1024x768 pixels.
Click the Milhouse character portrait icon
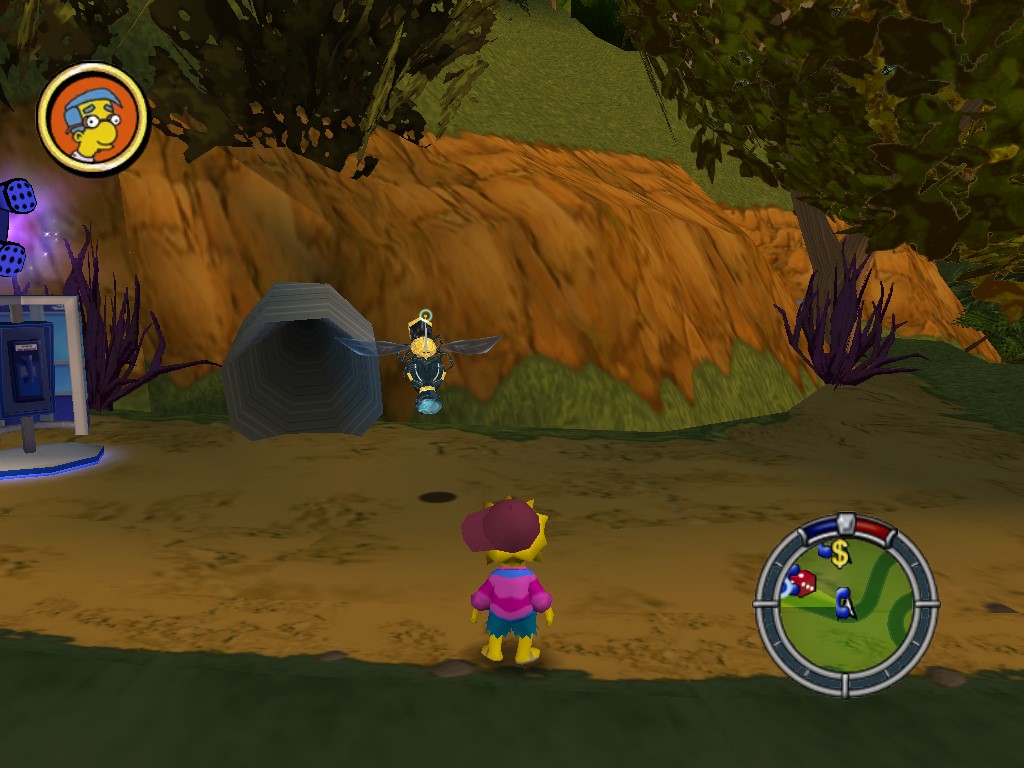[93, 119]
